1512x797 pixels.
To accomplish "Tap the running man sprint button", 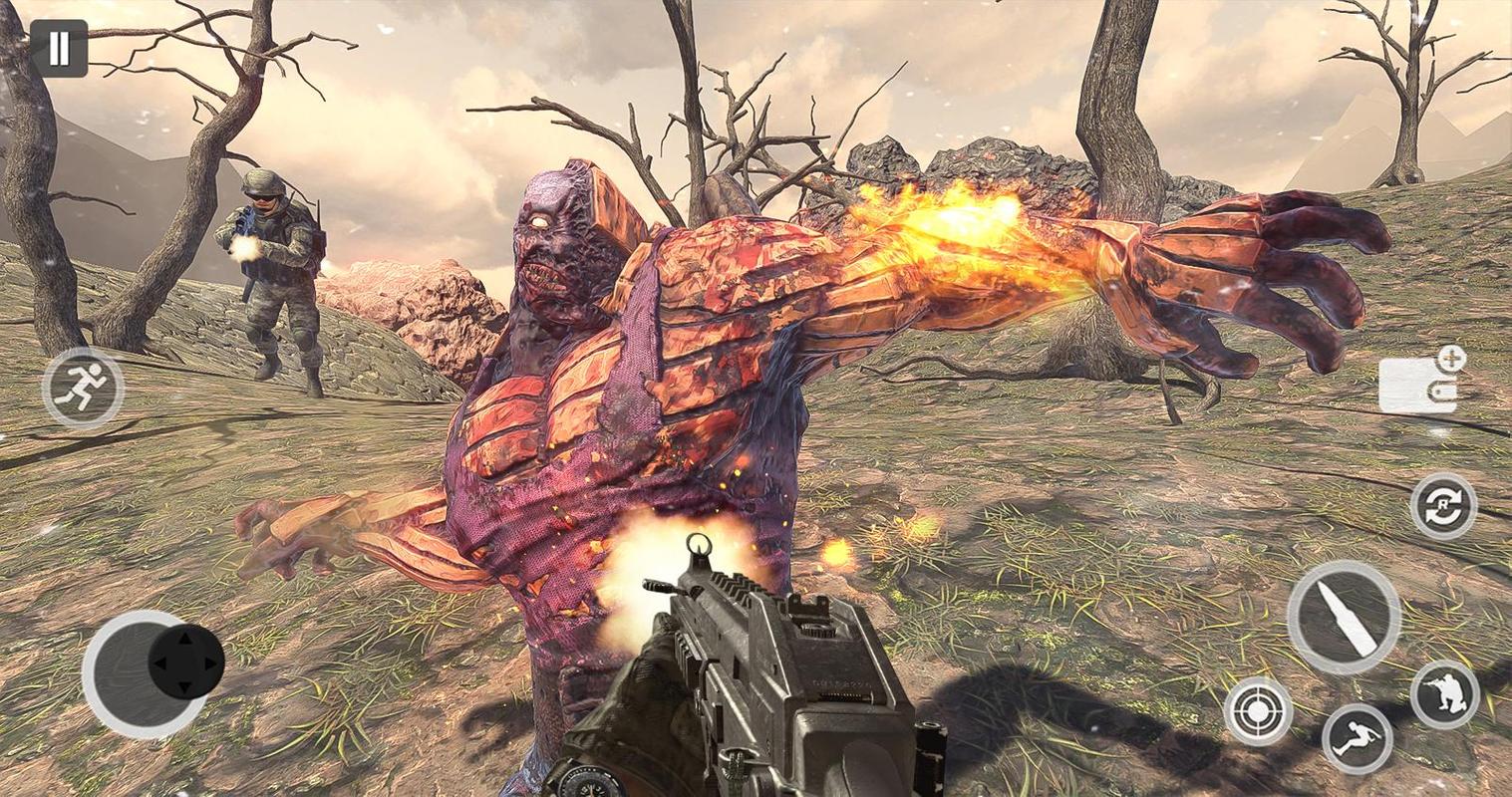I will click(83, 389).
